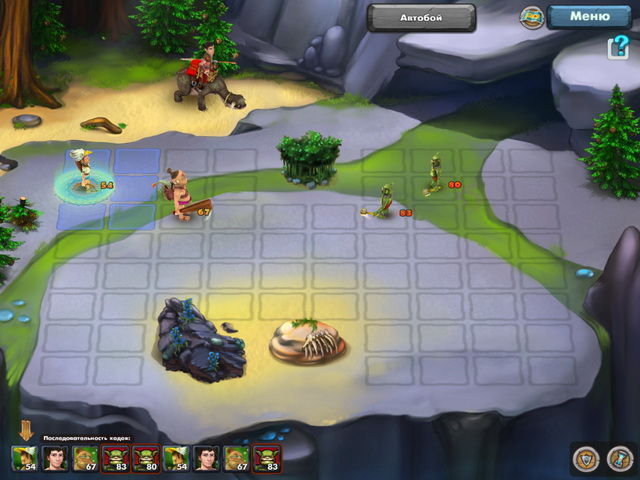640x480 pixels.
Task: Select the highlighted active unit with 54 health
Action: [x=86, y=172]
